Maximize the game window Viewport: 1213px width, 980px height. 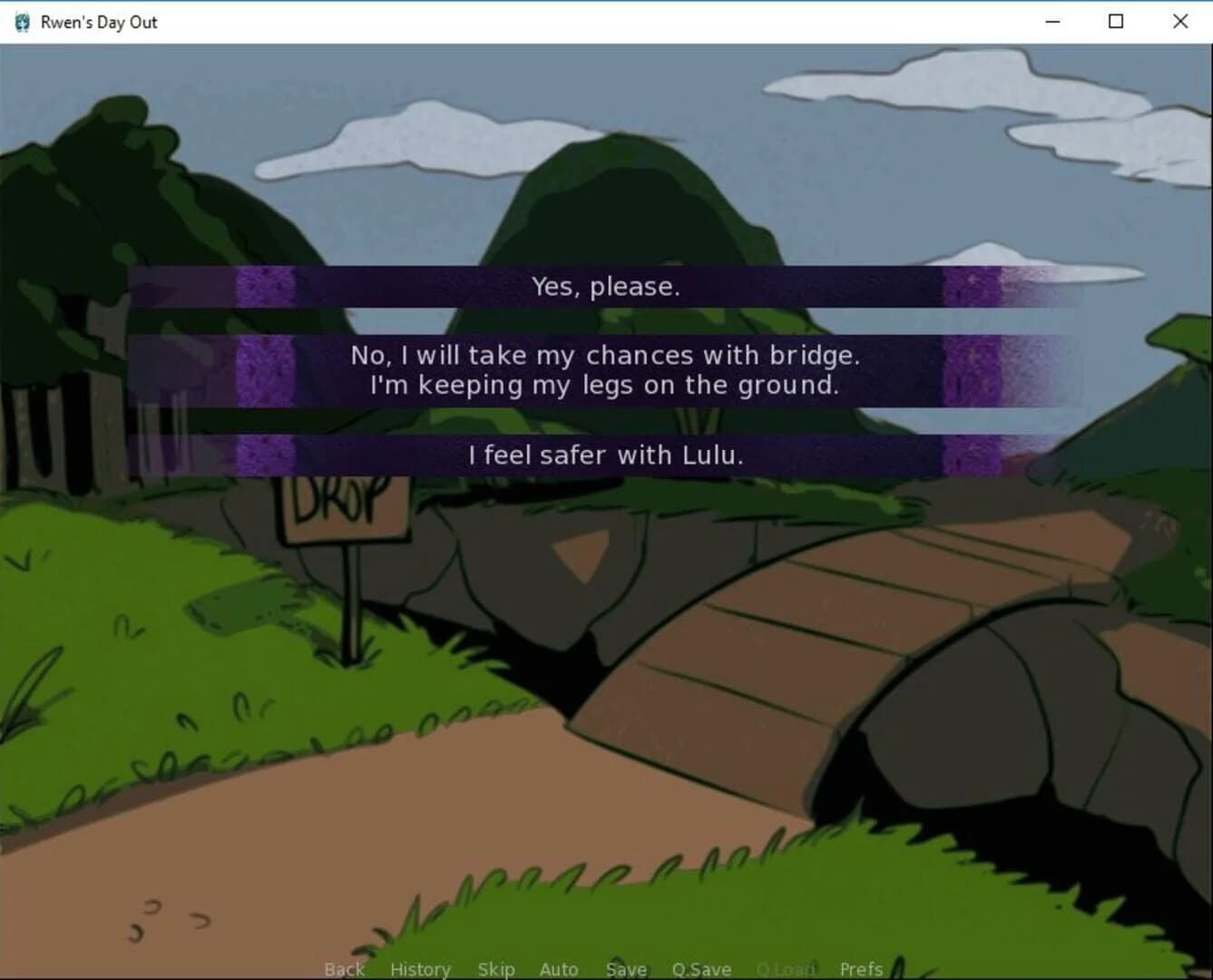1115,21
